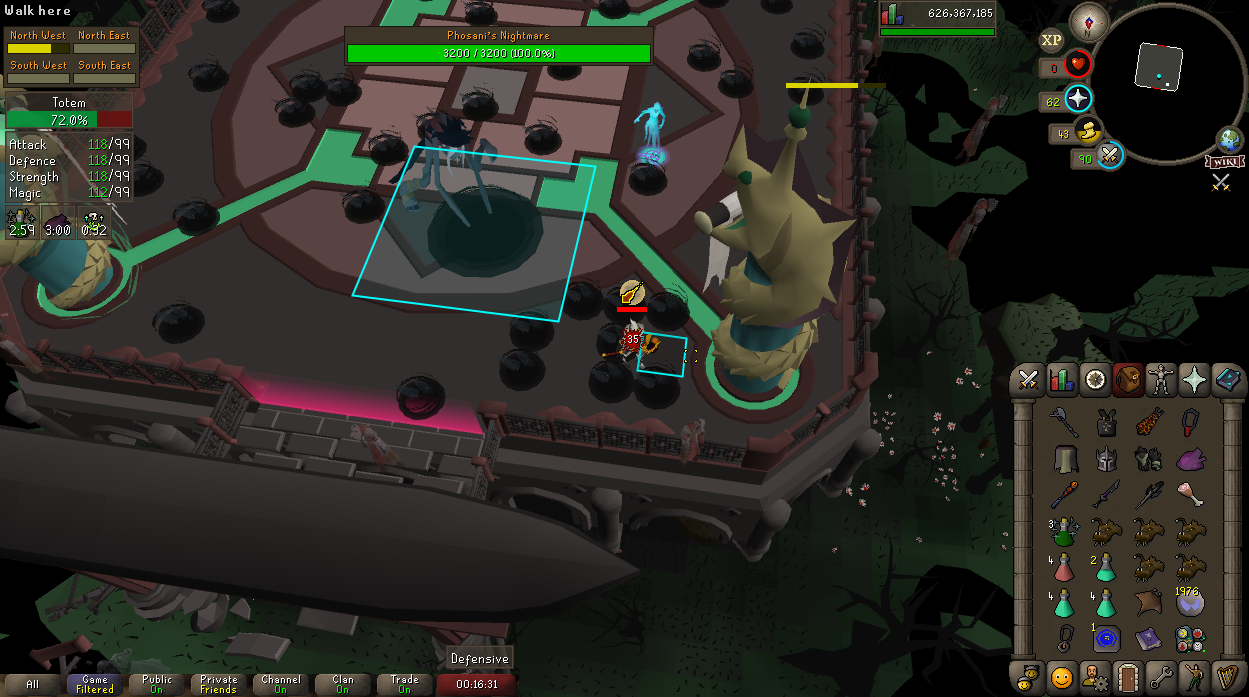Switch to the Spellbook tab
This screenshot has height=697, width=1249.
1227,380
